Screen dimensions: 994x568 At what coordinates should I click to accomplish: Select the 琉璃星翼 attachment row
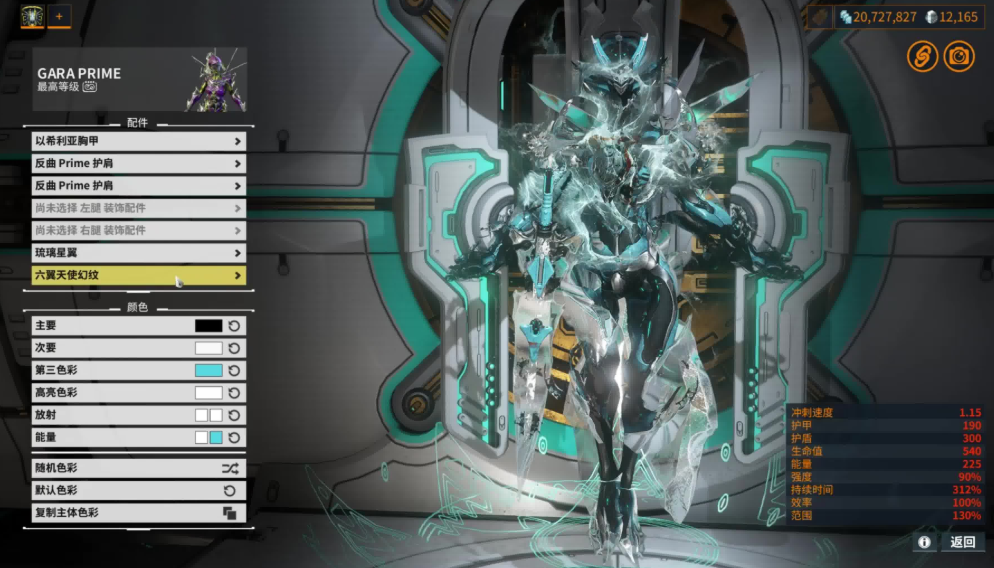(x=138, y=253)
